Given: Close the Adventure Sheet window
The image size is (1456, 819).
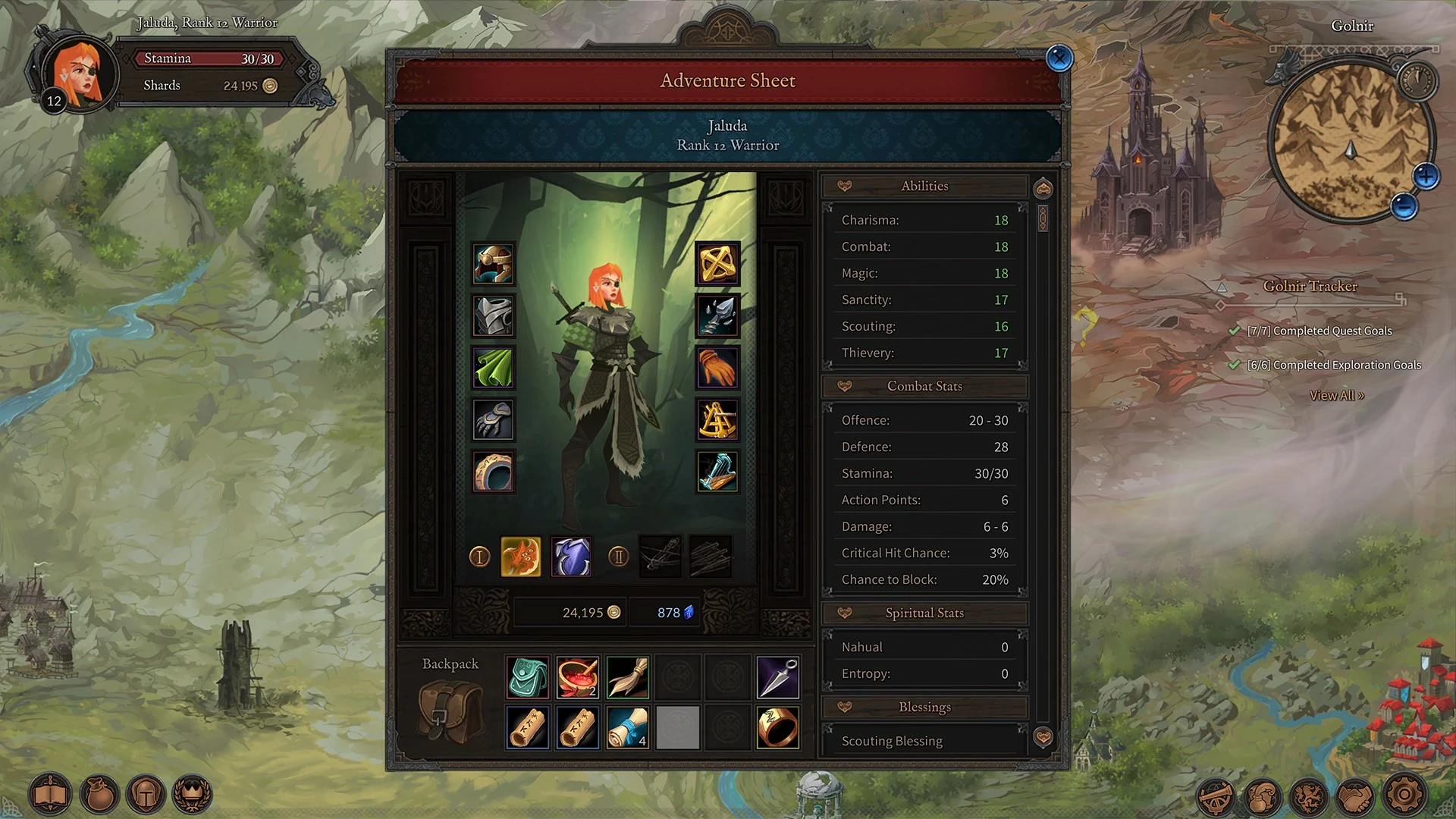Looking at the screenshot, I should pyautogui.click(x=1059, y=58).
